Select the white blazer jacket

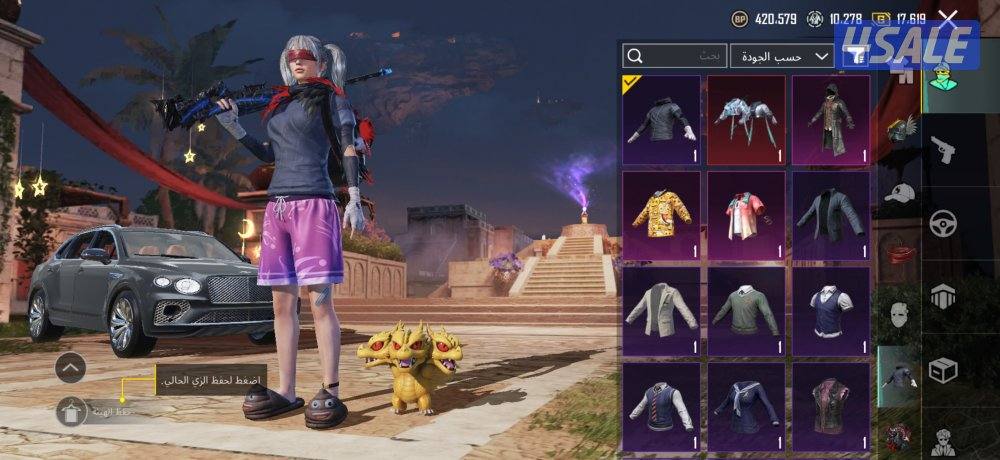(x=661, y=311)
